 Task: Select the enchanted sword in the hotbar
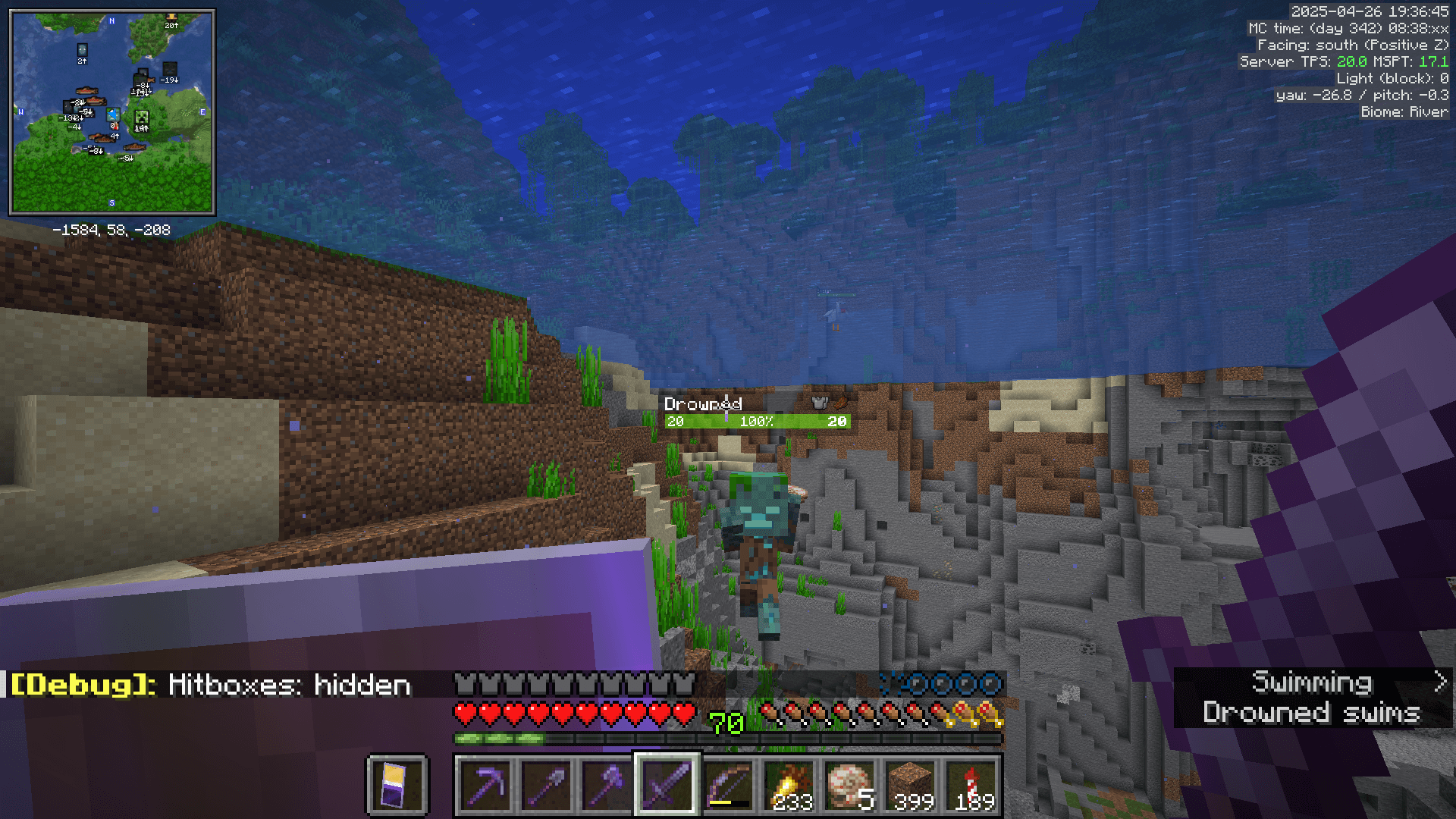pos(666,783)
